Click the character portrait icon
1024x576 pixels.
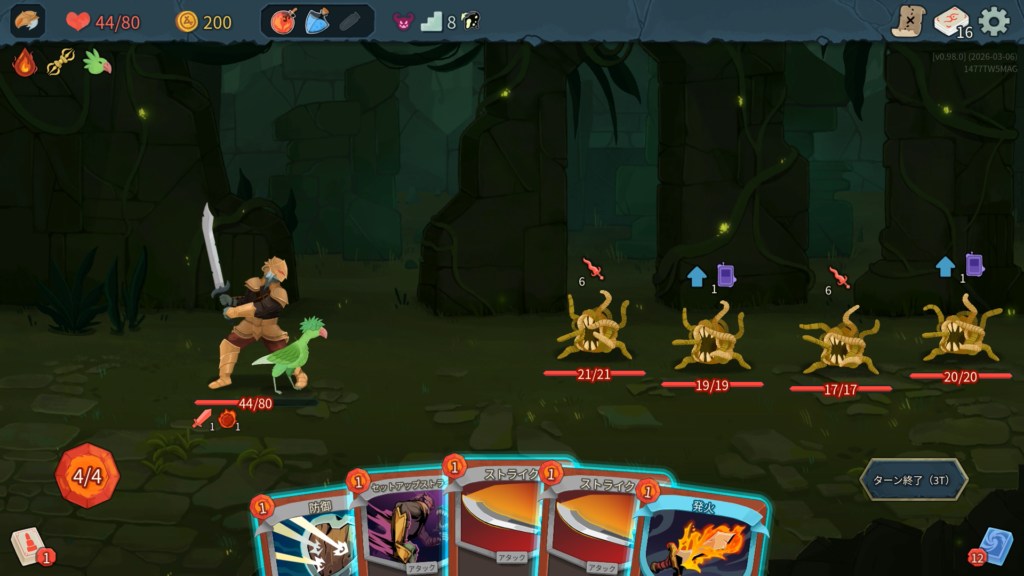(28, 21)
